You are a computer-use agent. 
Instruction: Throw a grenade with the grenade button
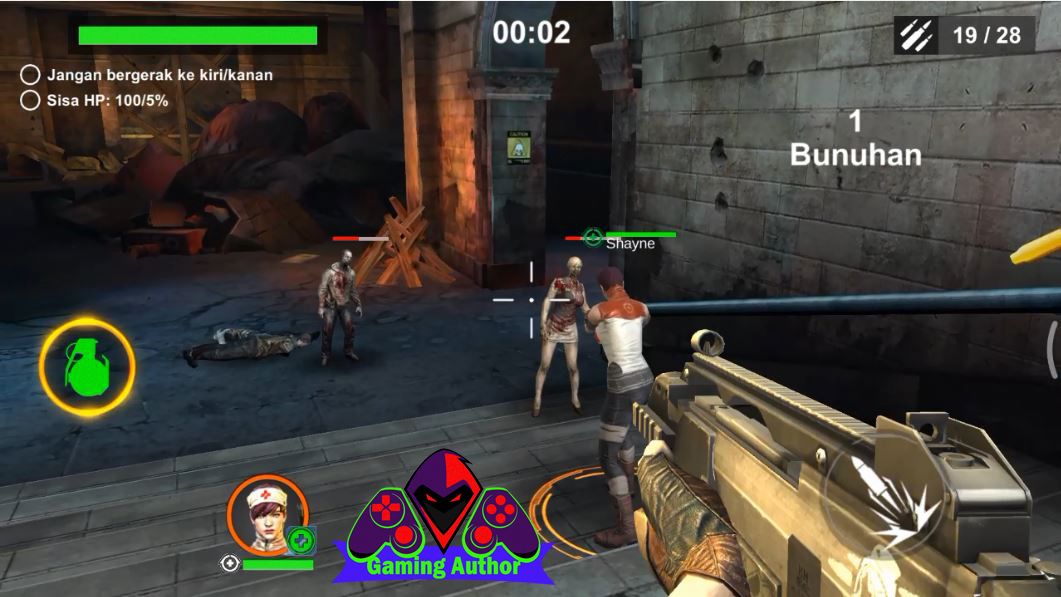click(x=87, y=367)
